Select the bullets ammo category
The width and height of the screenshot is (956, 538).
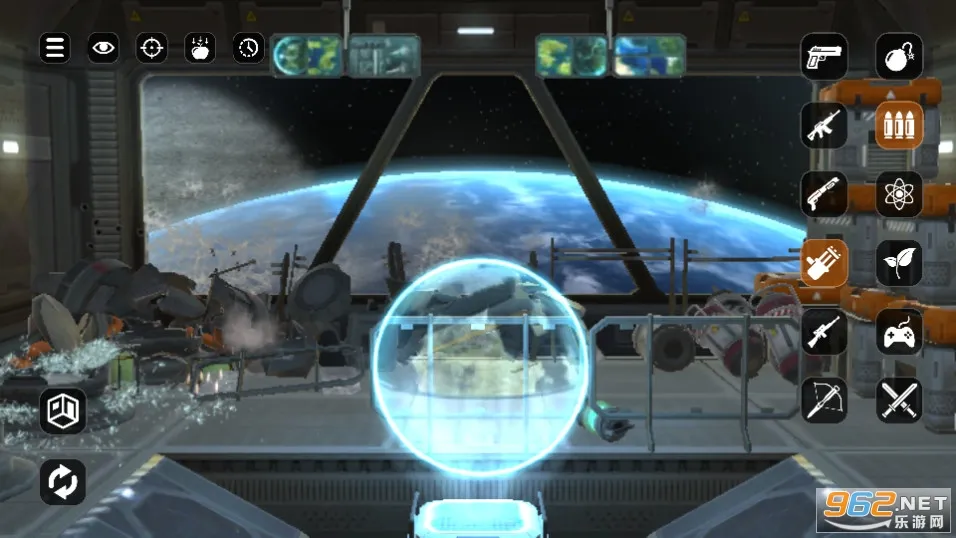[899, 125]
